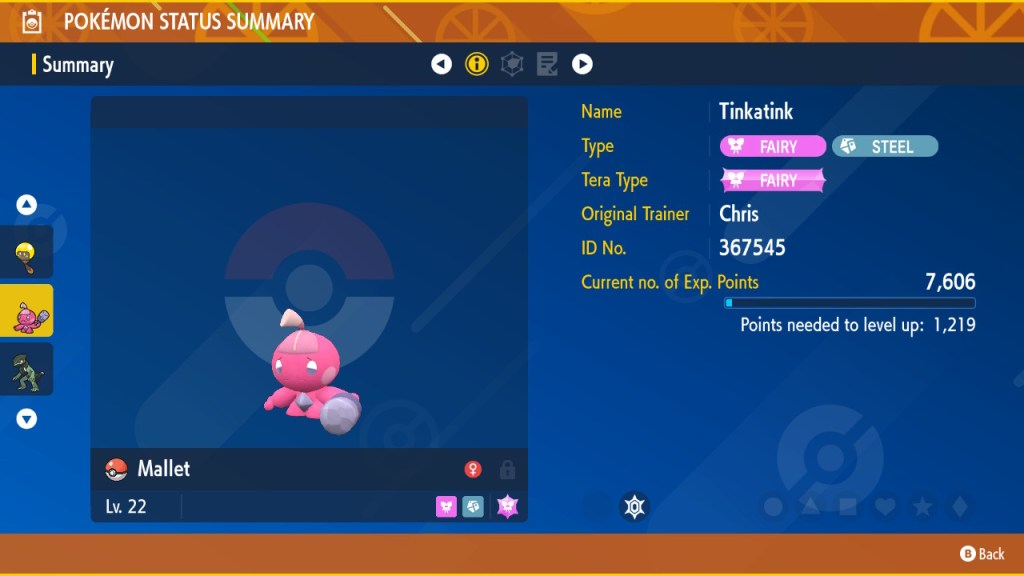Click the Back button
The height and width of the screenshot is (576, 1024).
982,553
